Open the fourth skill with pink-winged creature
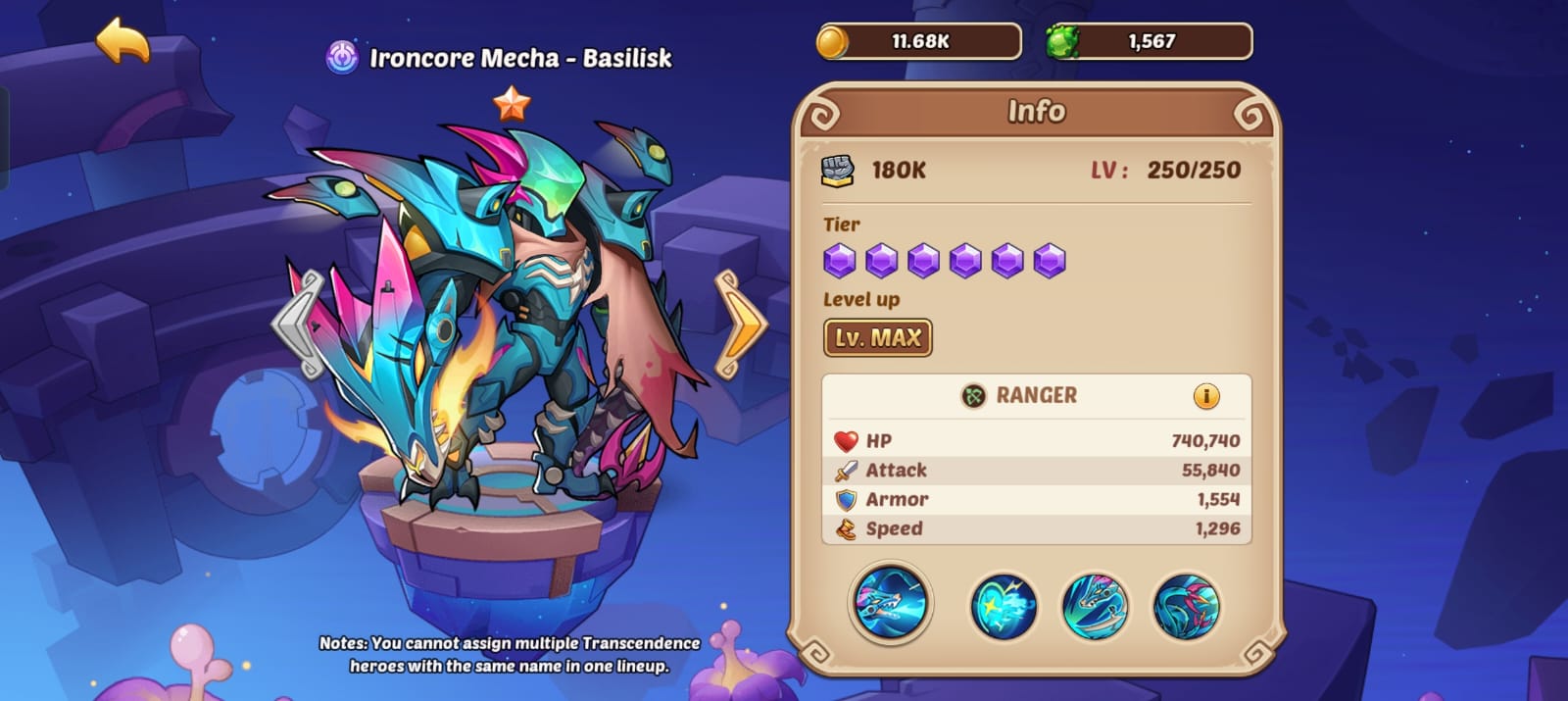The image size is (1568, 701). [1186, 607]
